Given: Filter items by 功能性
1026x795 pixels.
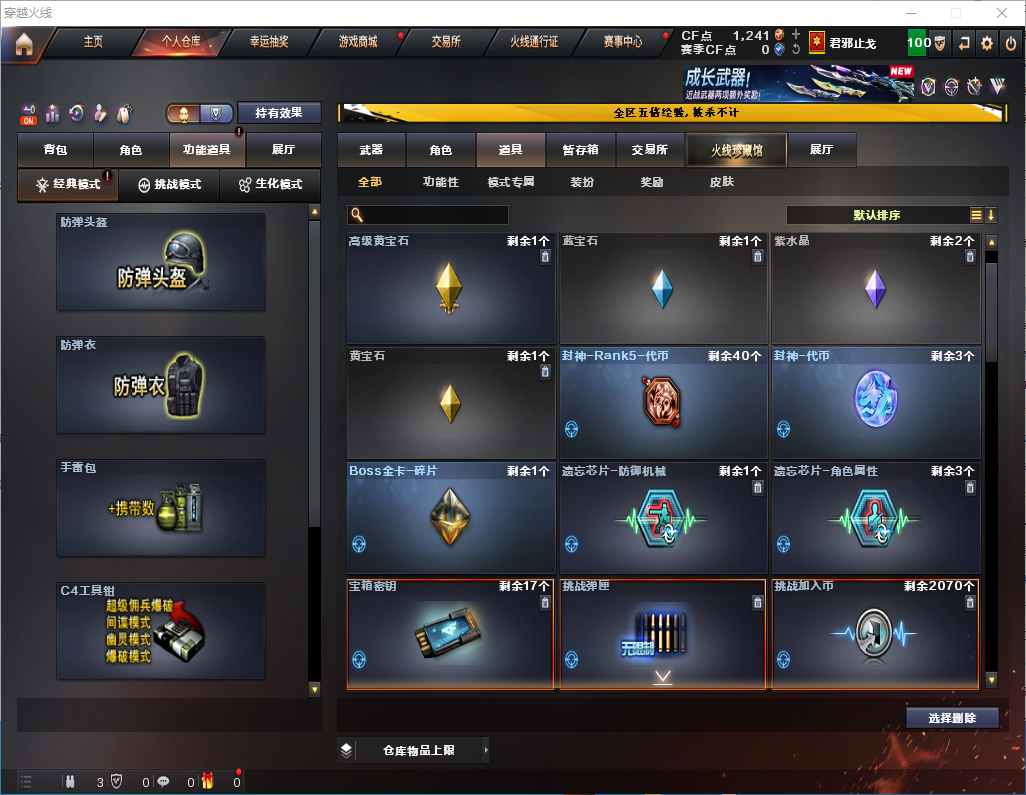Looking at the screenshot, I should tap(440, 182).
